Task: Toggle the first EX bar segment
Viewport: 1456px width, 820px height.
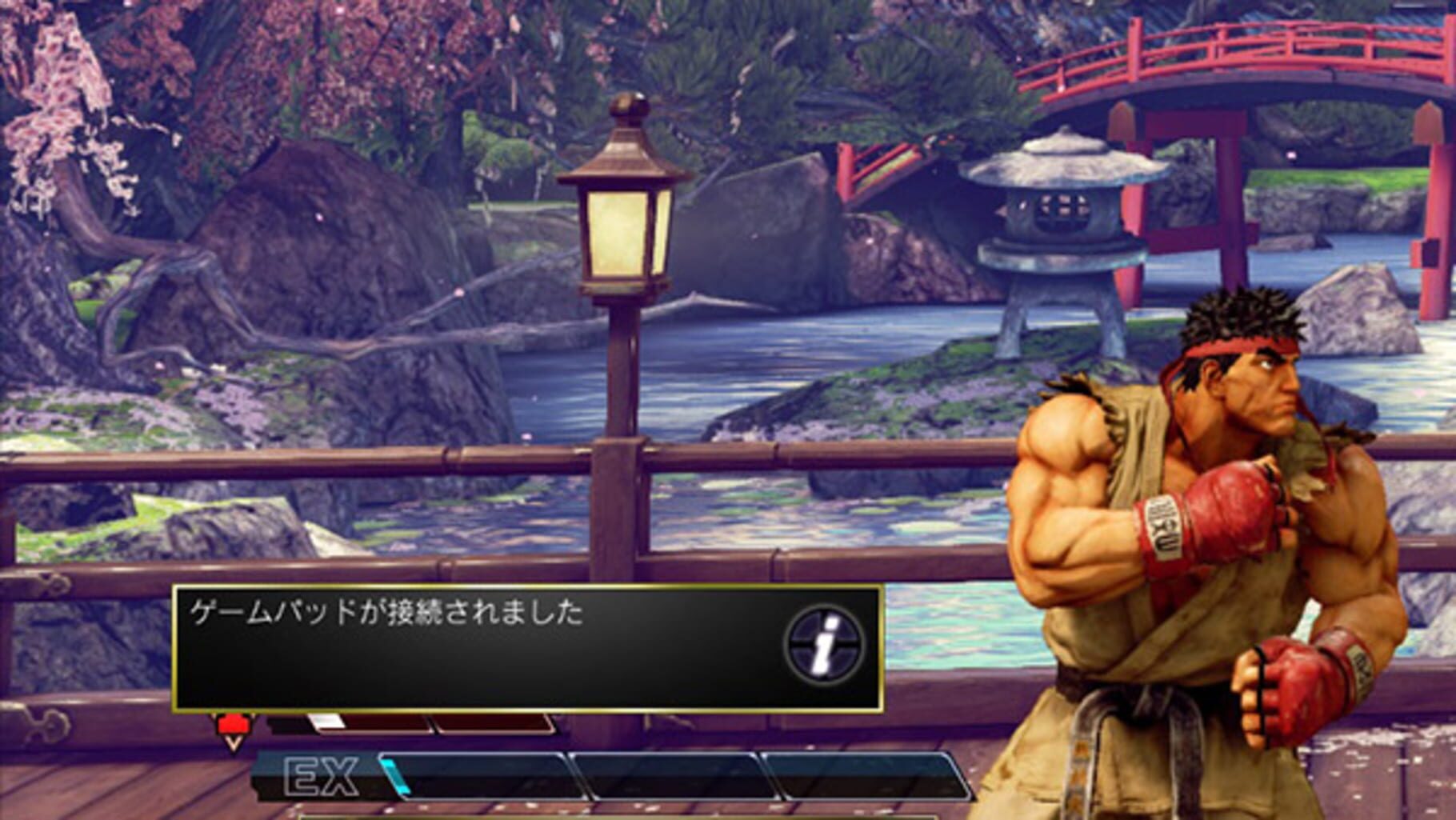Action: tap(474, 774)
